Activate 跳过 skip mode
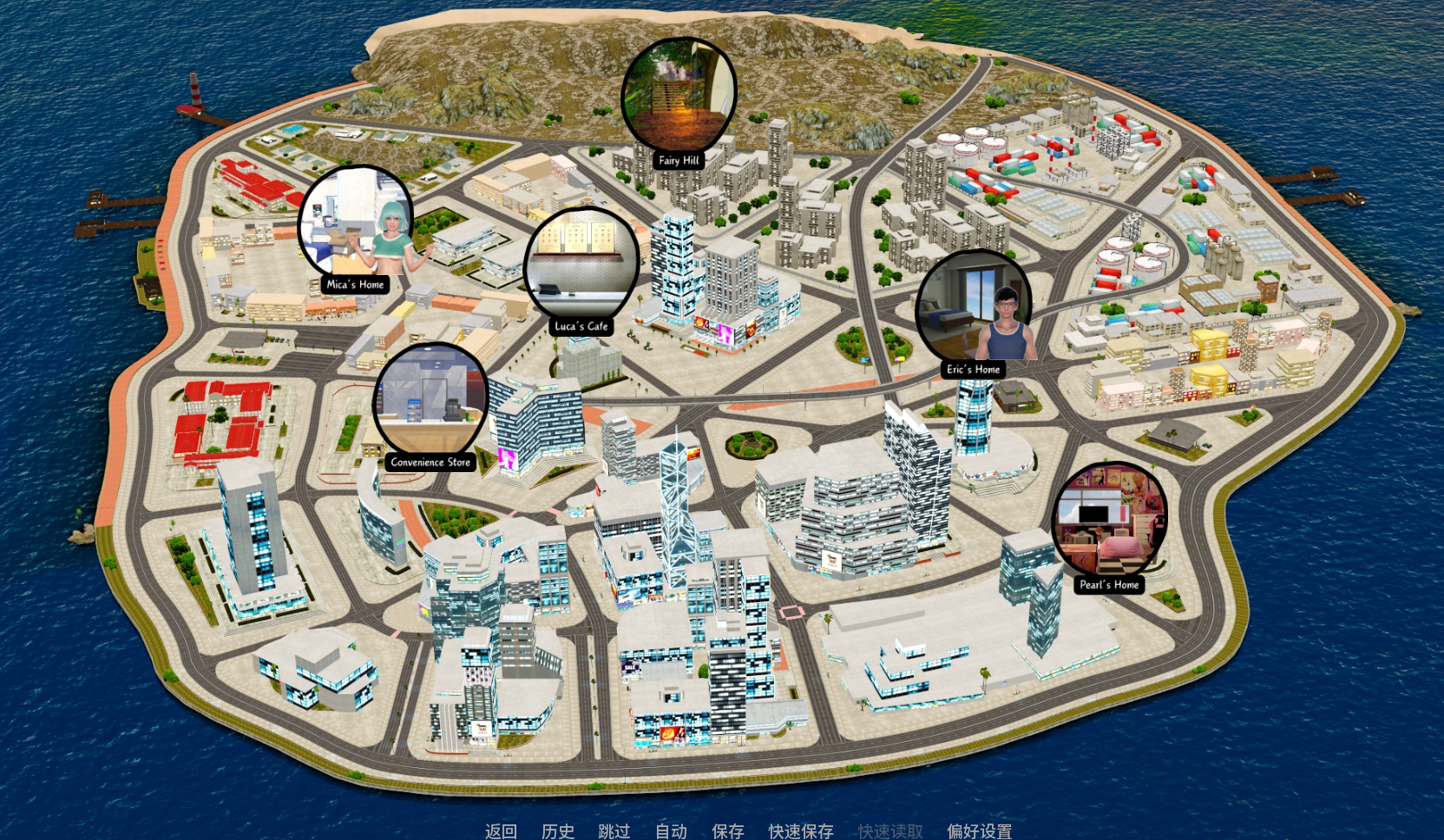 (614, 830)
